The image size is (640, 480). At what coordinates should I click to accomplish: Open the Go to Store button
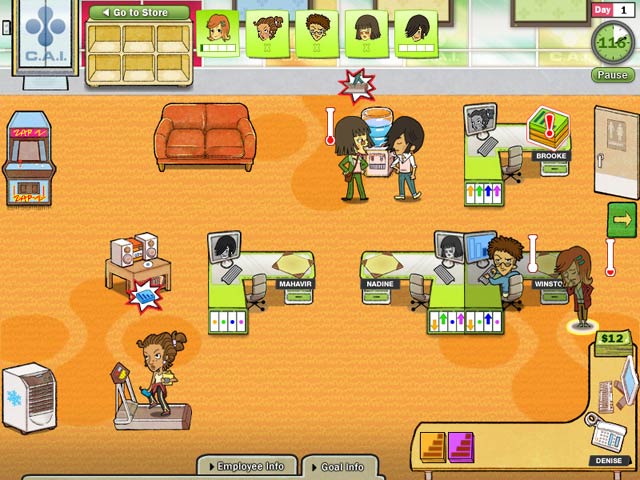click(138, 13)
